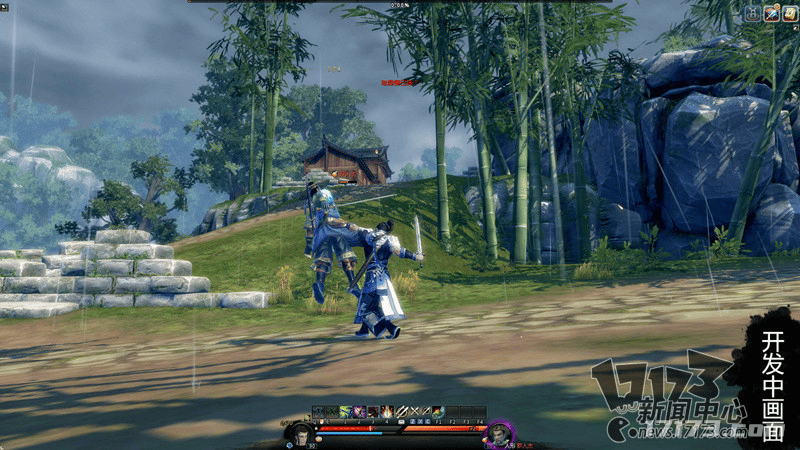
Task: Open the padlock icon in the top corner
Action: click(x=752, y=13)
